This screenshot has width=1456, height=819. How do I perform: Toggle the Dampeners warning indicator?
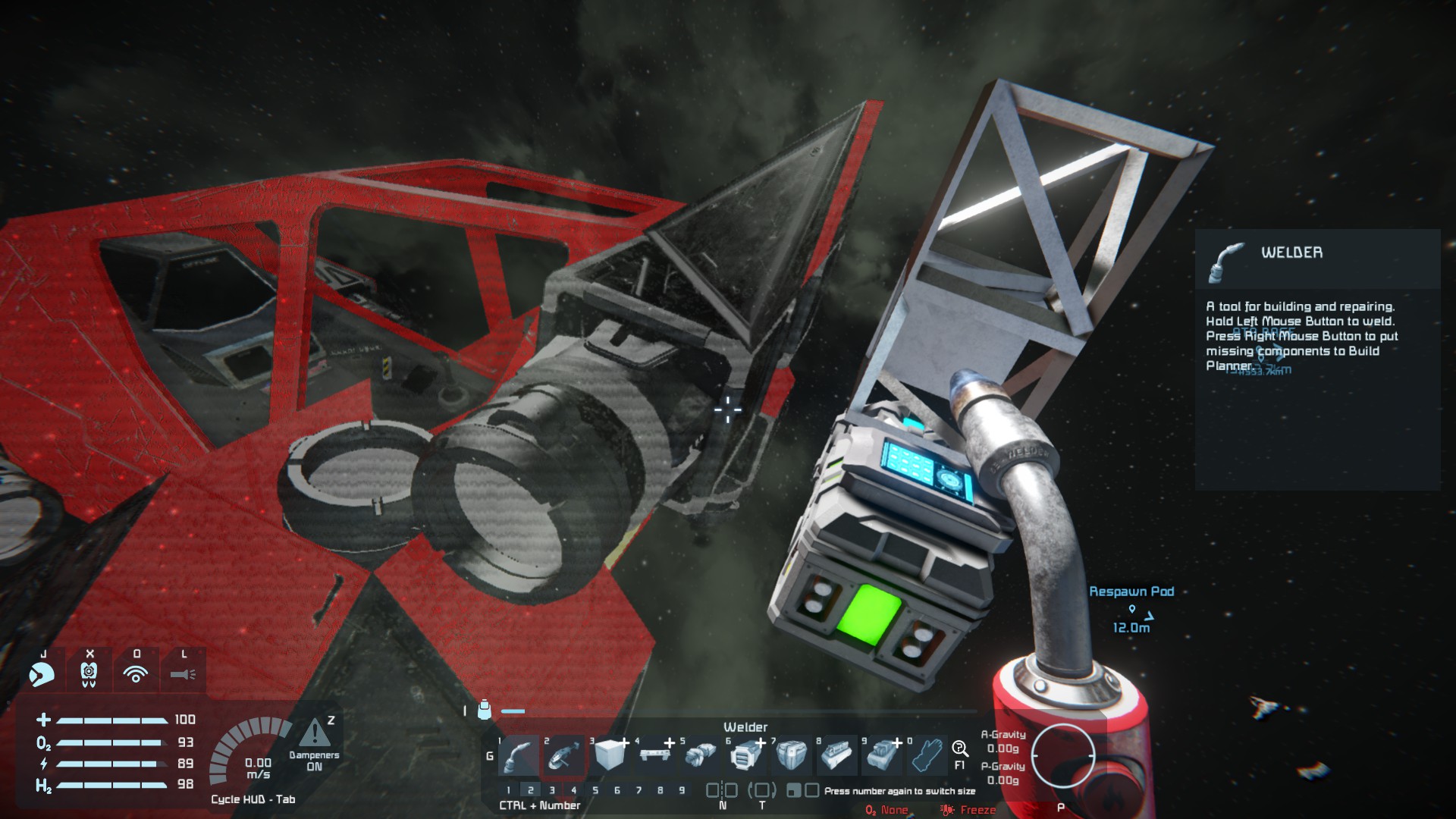click(x=315, y=734)
